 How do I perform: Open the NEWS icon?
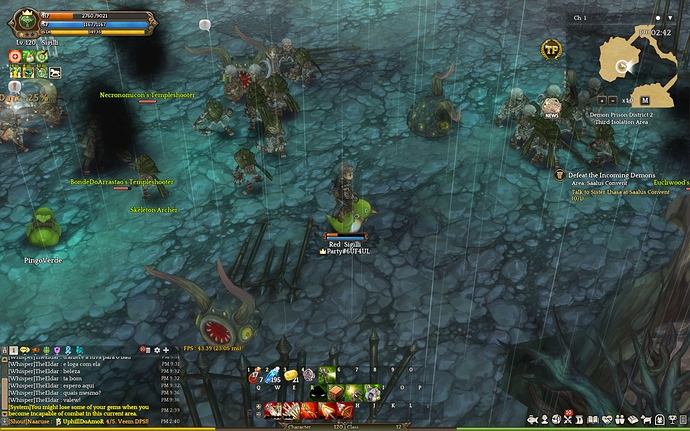[551, 107]
